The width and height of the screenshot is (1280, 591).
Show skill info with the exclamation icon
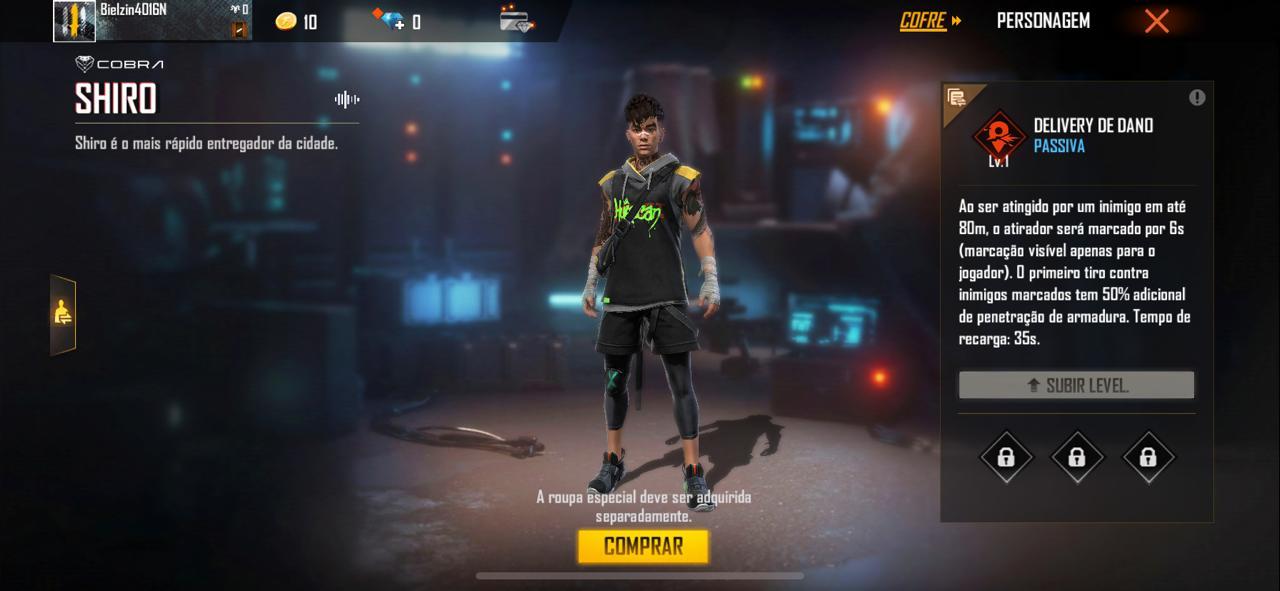click(x=1197, y=97)
